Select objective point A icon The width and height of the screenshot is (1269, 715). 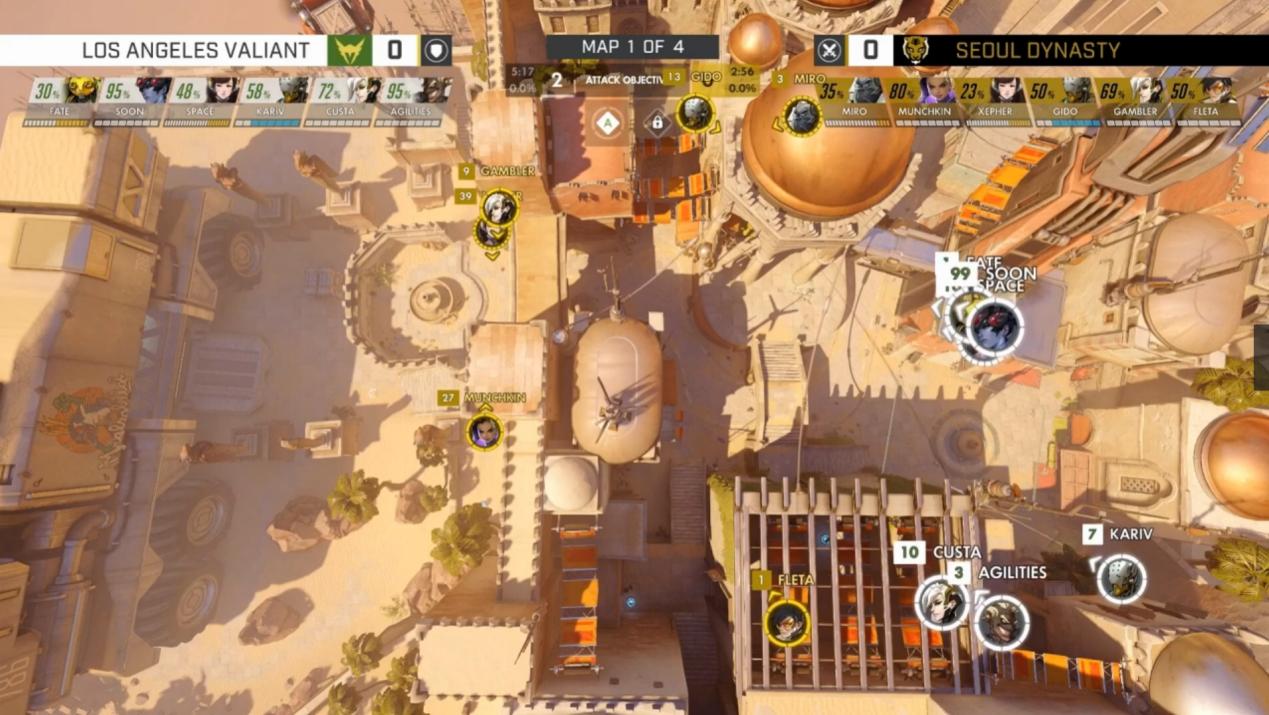coord(607,123)
